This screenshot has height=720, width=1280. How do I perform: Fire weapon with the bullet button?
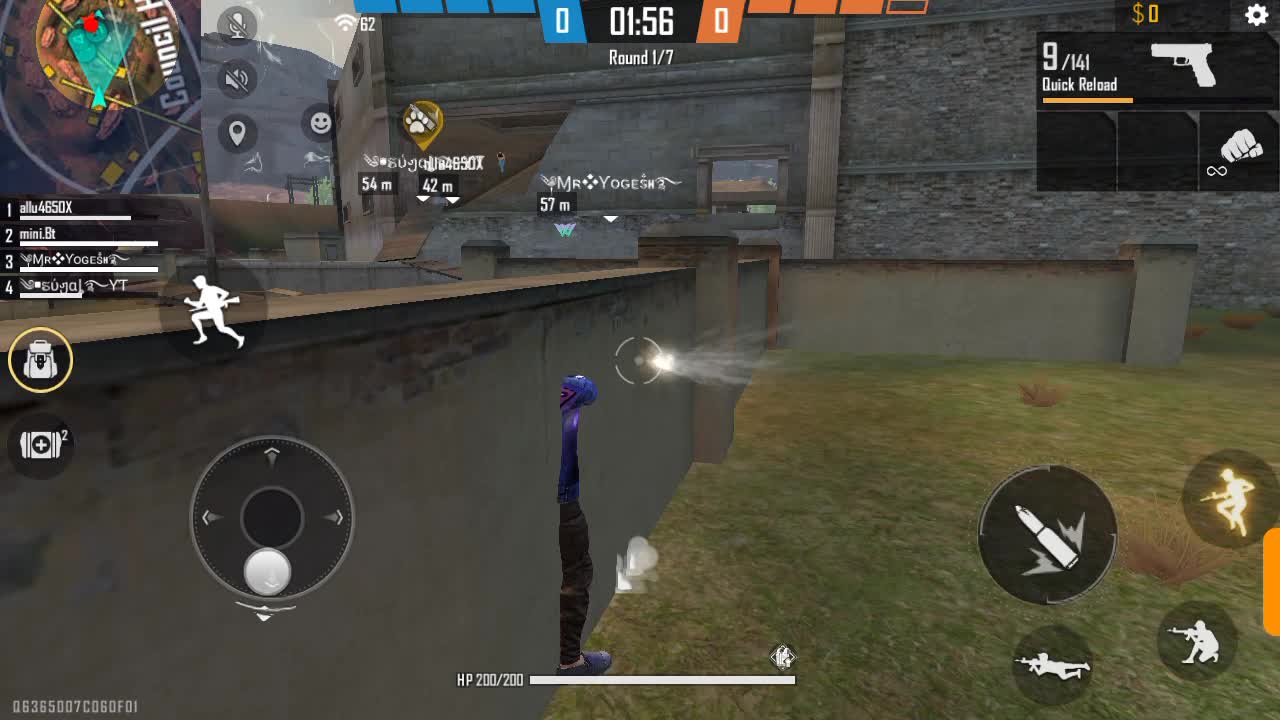tap(1046, 535)
